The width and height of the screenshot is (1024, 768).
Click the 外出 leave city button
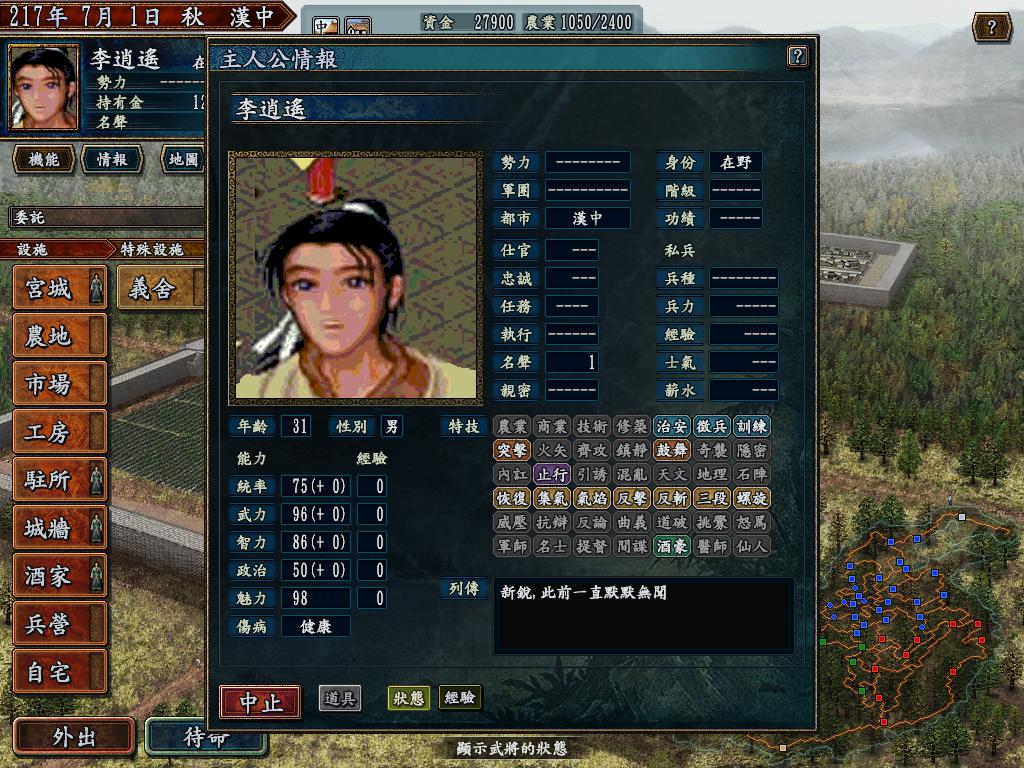(x=74, y=737)
